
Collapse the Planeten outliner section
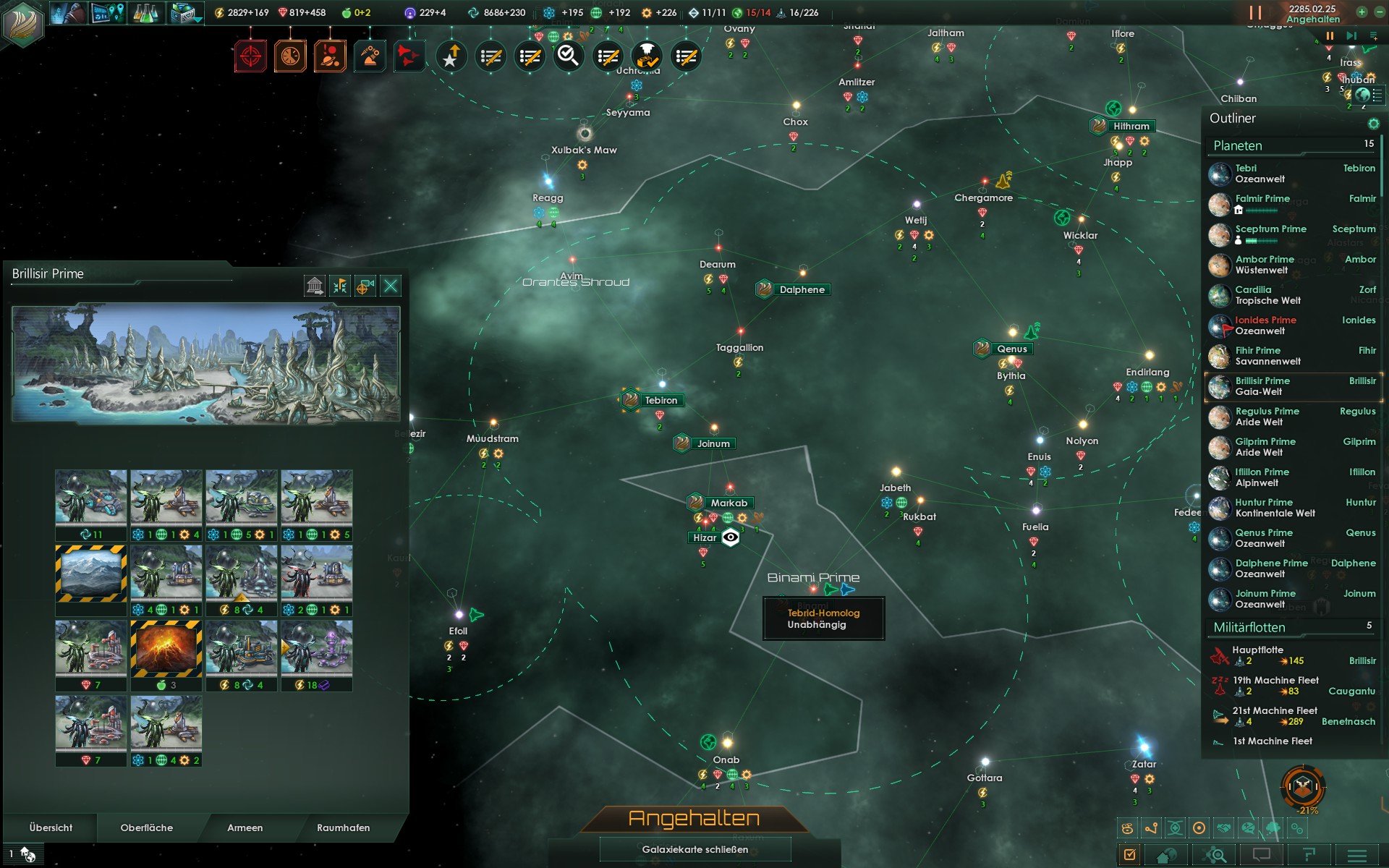(1238, 146)
